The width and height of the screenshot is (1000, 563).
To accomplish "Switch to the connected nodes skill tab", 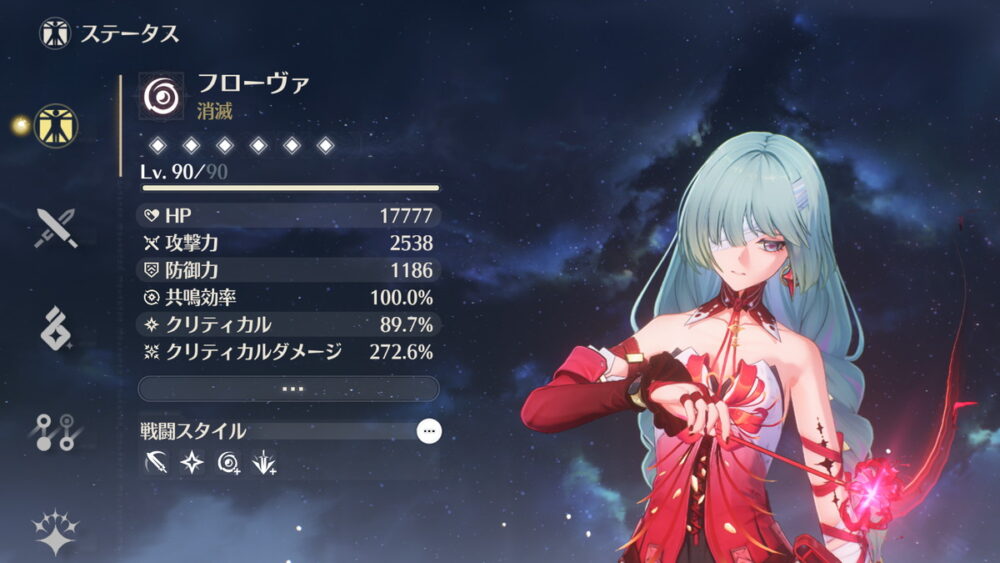I will (55, 431).
